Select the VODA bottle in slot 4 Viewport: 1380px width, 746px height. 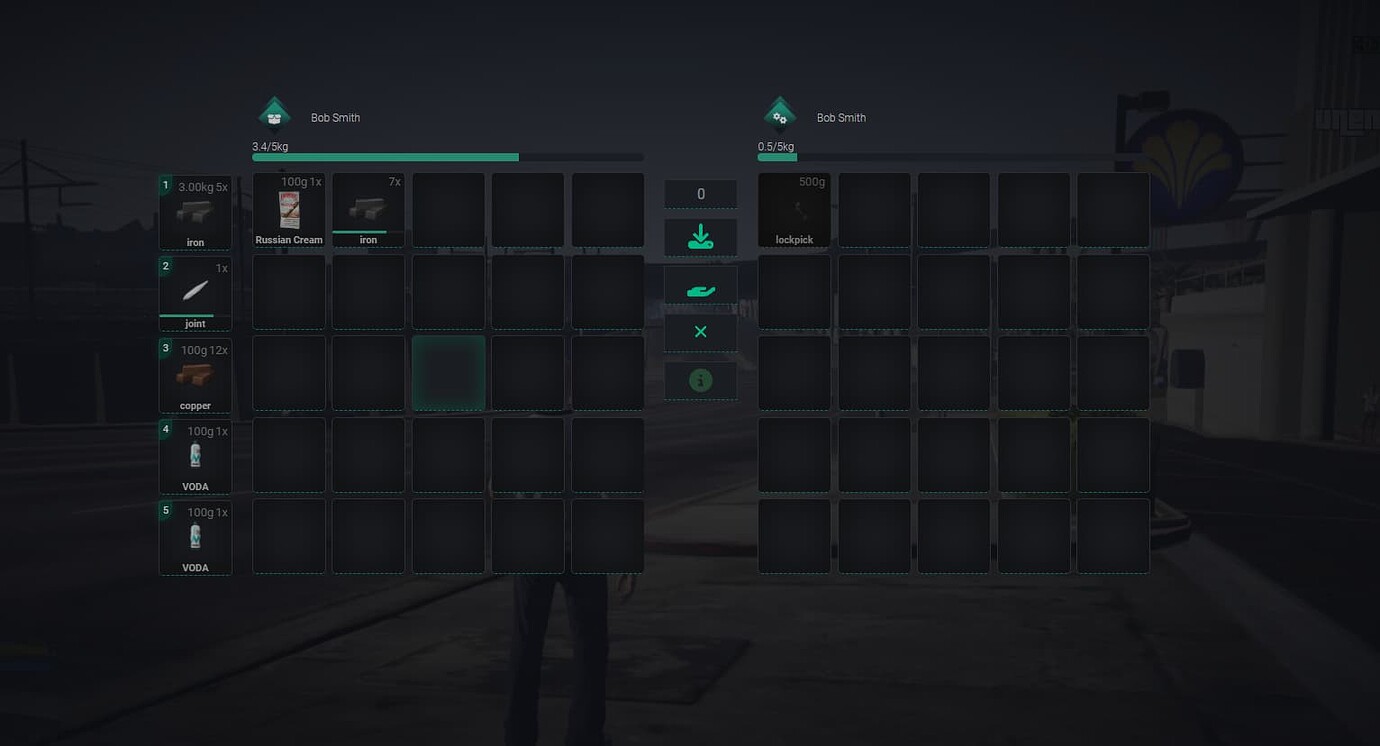[x=195, y=456]
